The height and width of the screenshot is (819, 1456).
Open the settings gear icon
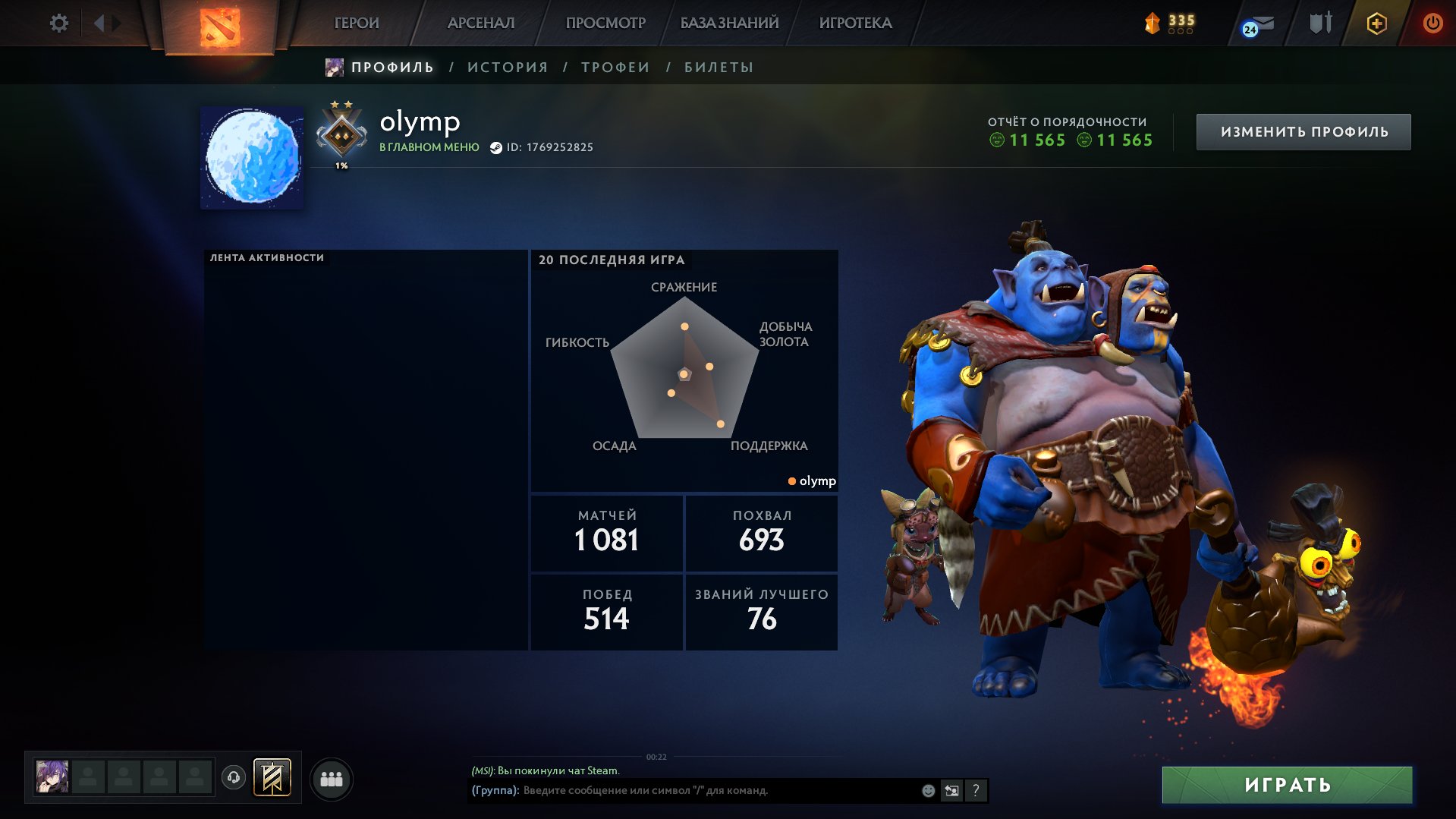click(x=58, y=24)
